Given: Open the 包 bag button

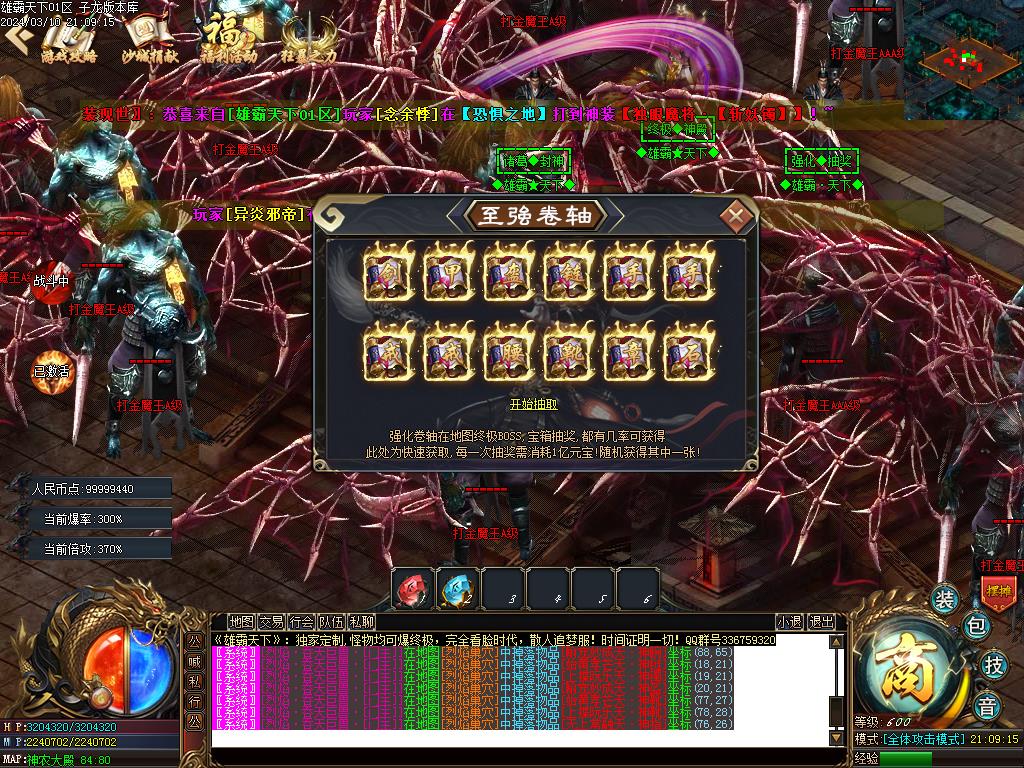Looking at the screenshot, I should (x=977, y=627).
